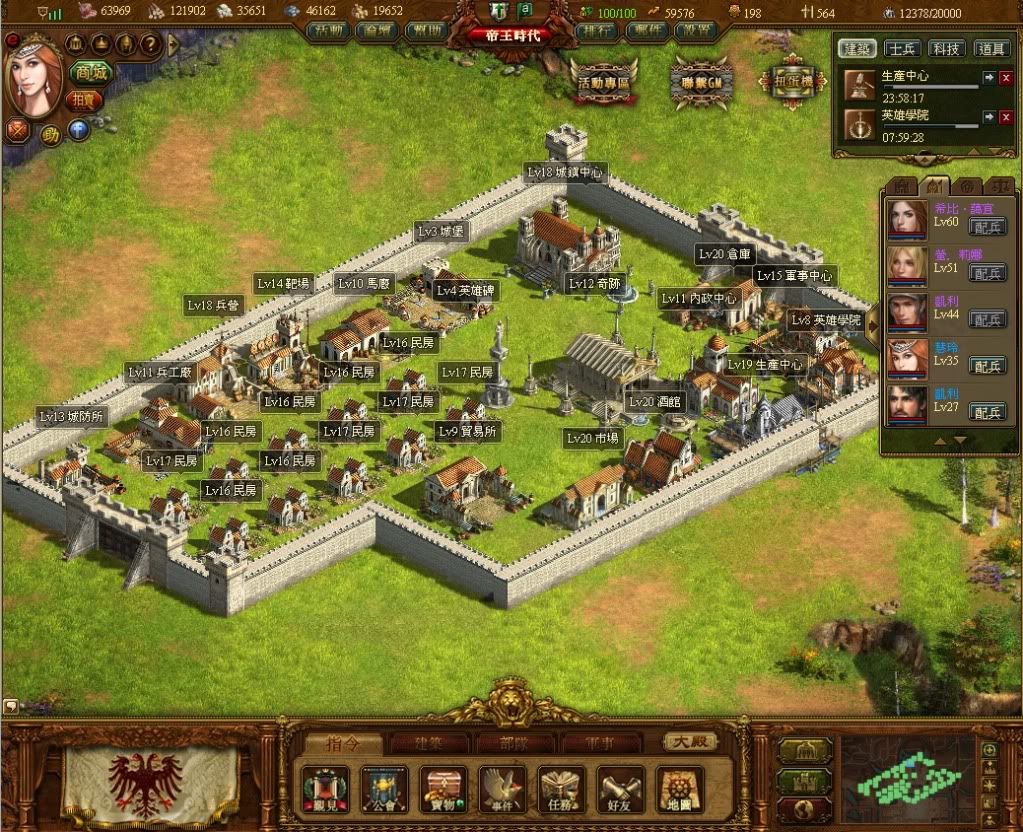Click the green city minimap
Screen dimensions: 1023x832
pyautogui.click(x=907, y=779)
